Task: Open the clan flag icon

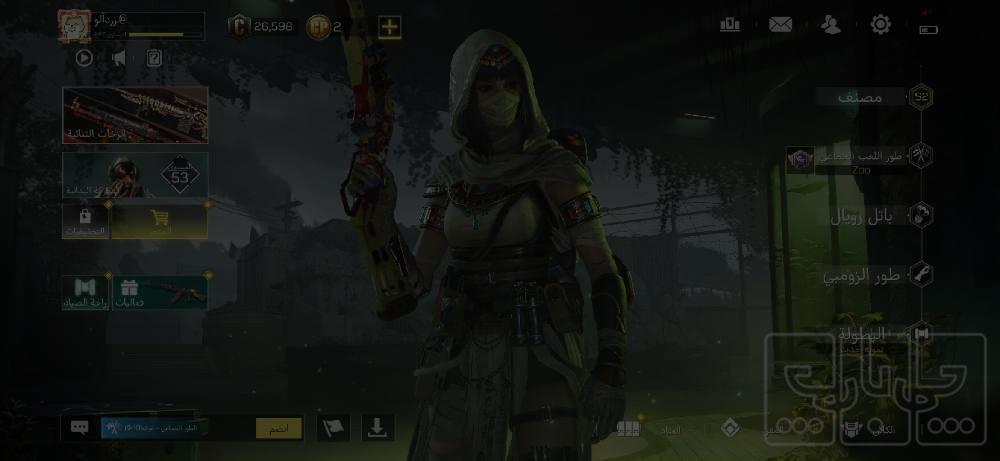Action: pos(333,428)
